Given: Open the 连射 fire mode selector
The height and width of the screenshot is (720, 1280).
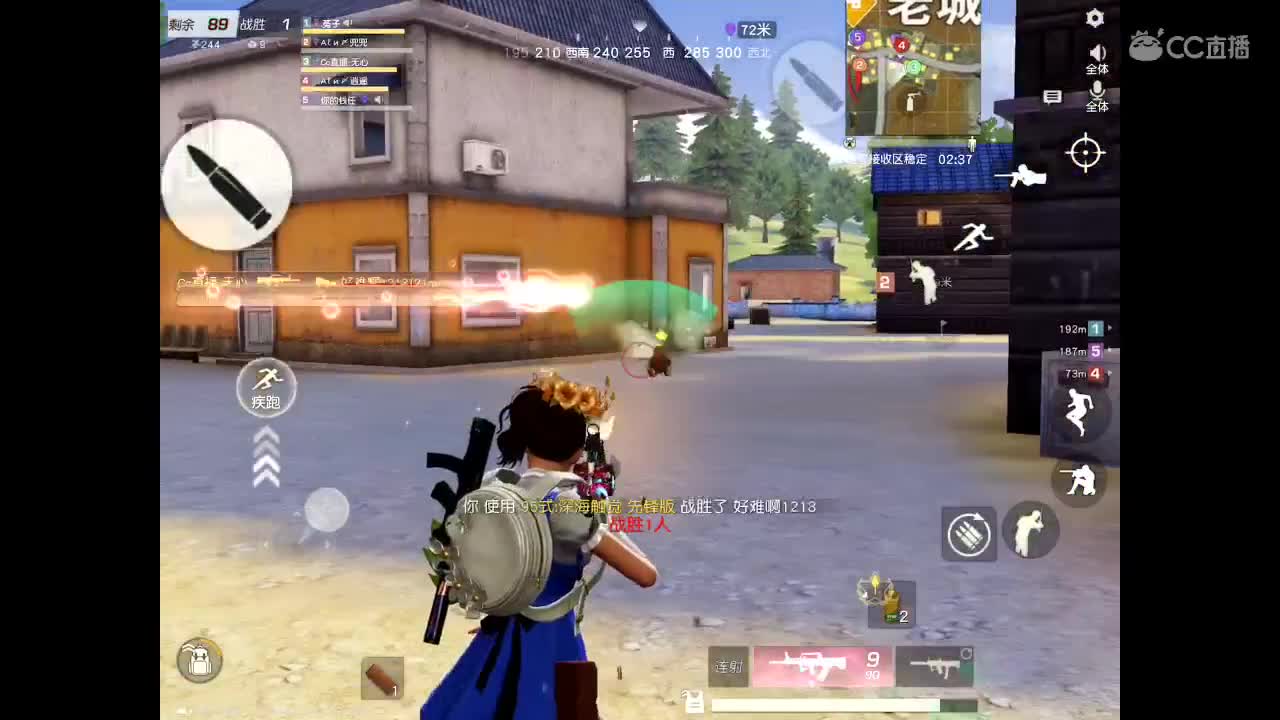Looking at the screenshot, I should [727, 668].
